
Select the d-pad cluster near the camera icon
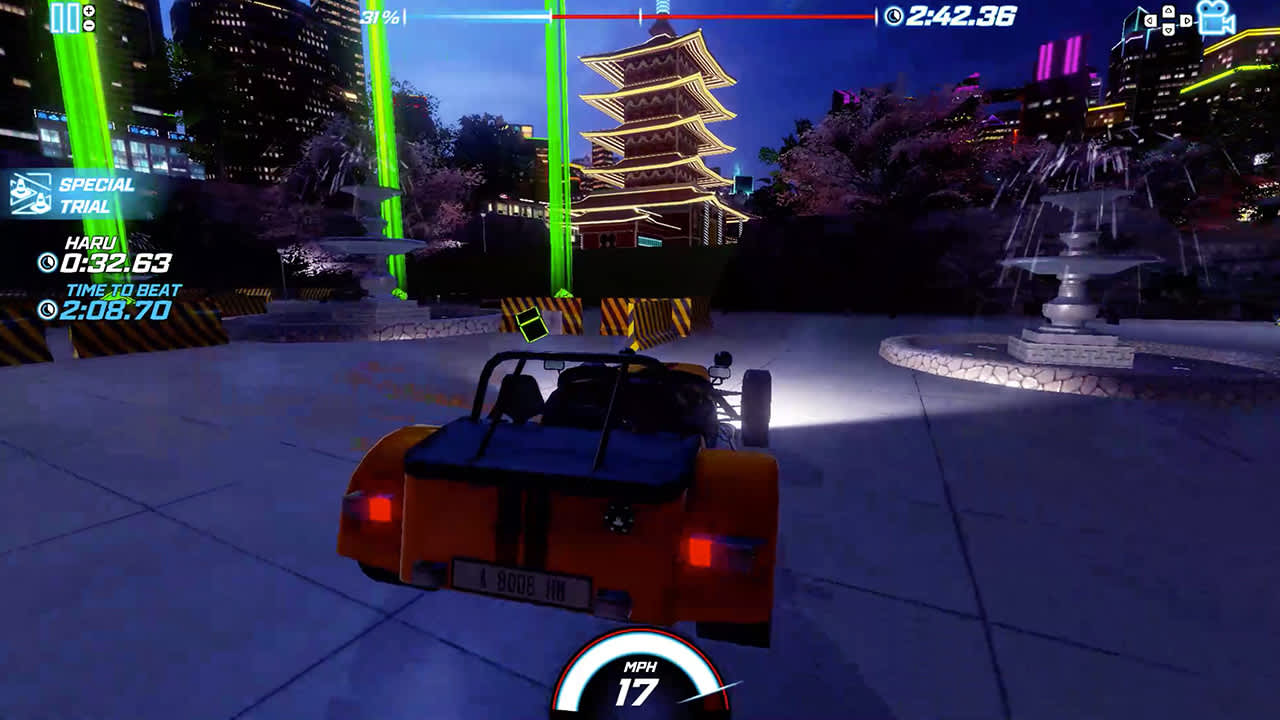pos(1168,19)
